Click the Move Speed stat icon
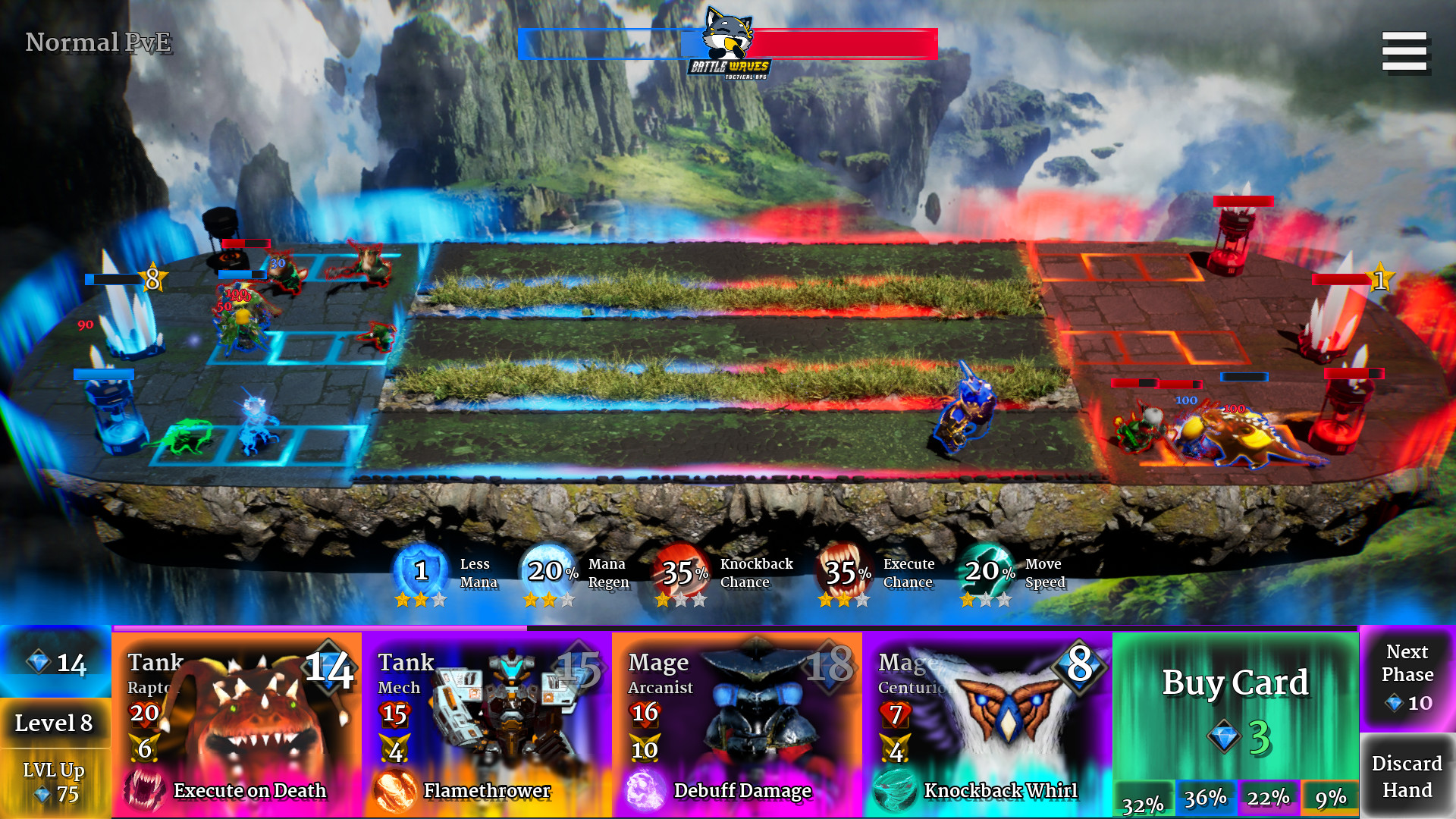This screenshot has height=819, width=1456. [x=986, y=571]
